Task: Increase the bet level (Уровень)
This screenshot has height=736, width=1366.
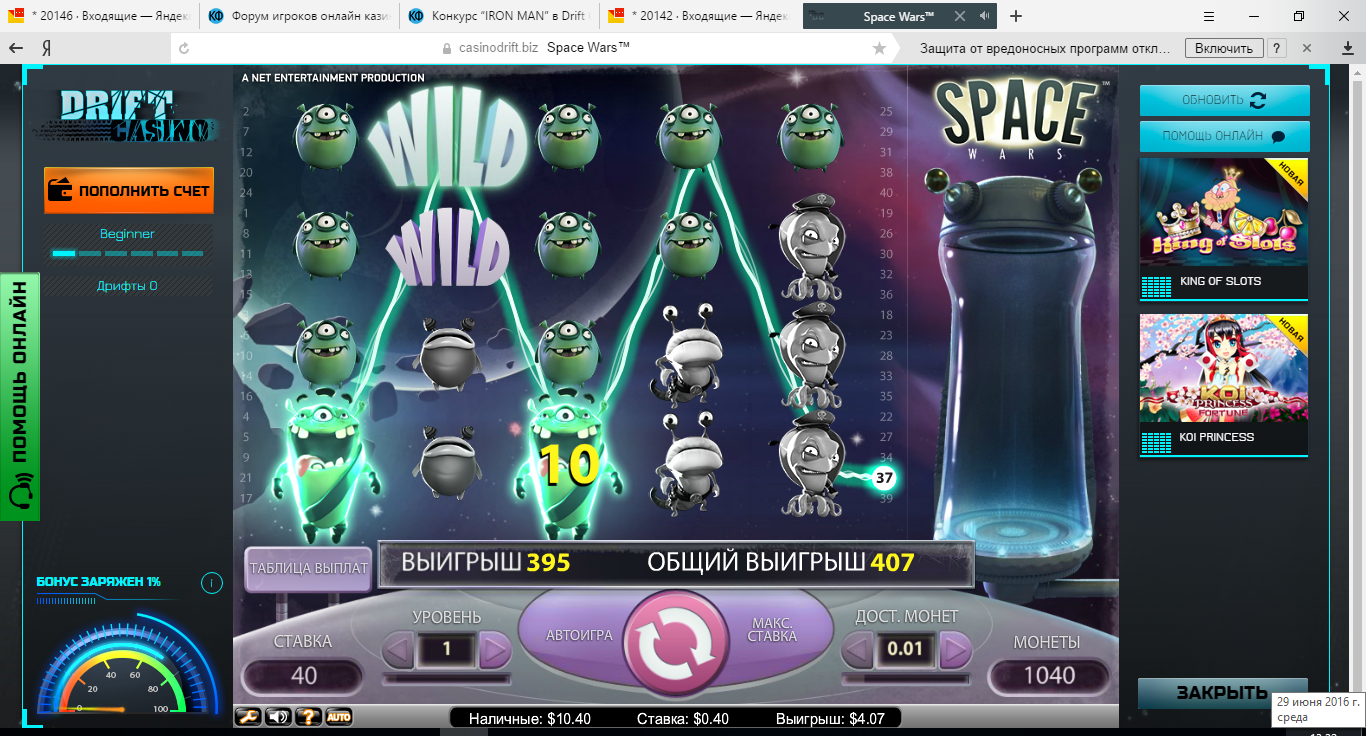Action: [x=495, y=650]
